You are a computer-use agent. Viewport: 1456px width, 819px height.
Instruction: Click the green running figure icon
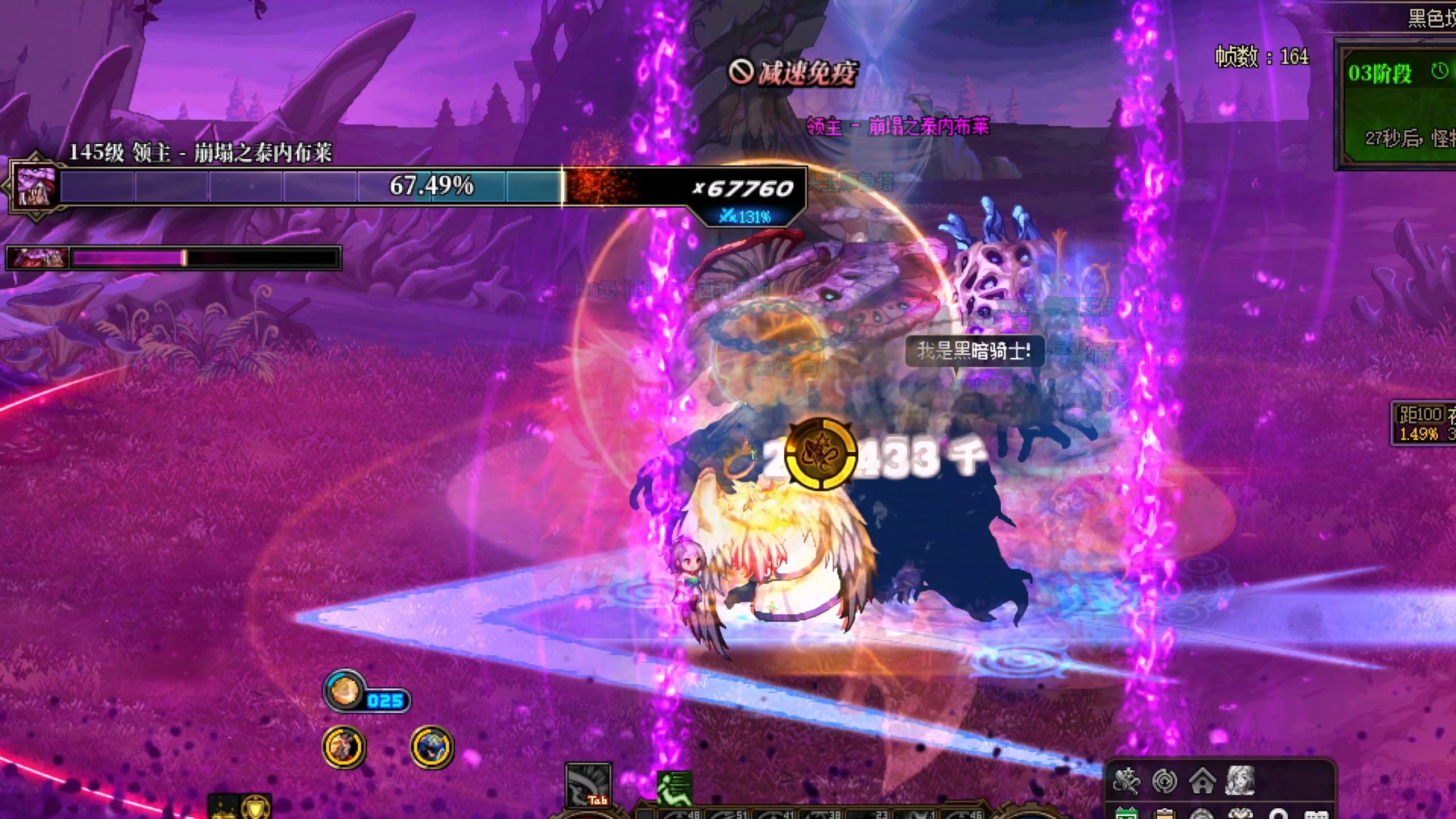675,788
